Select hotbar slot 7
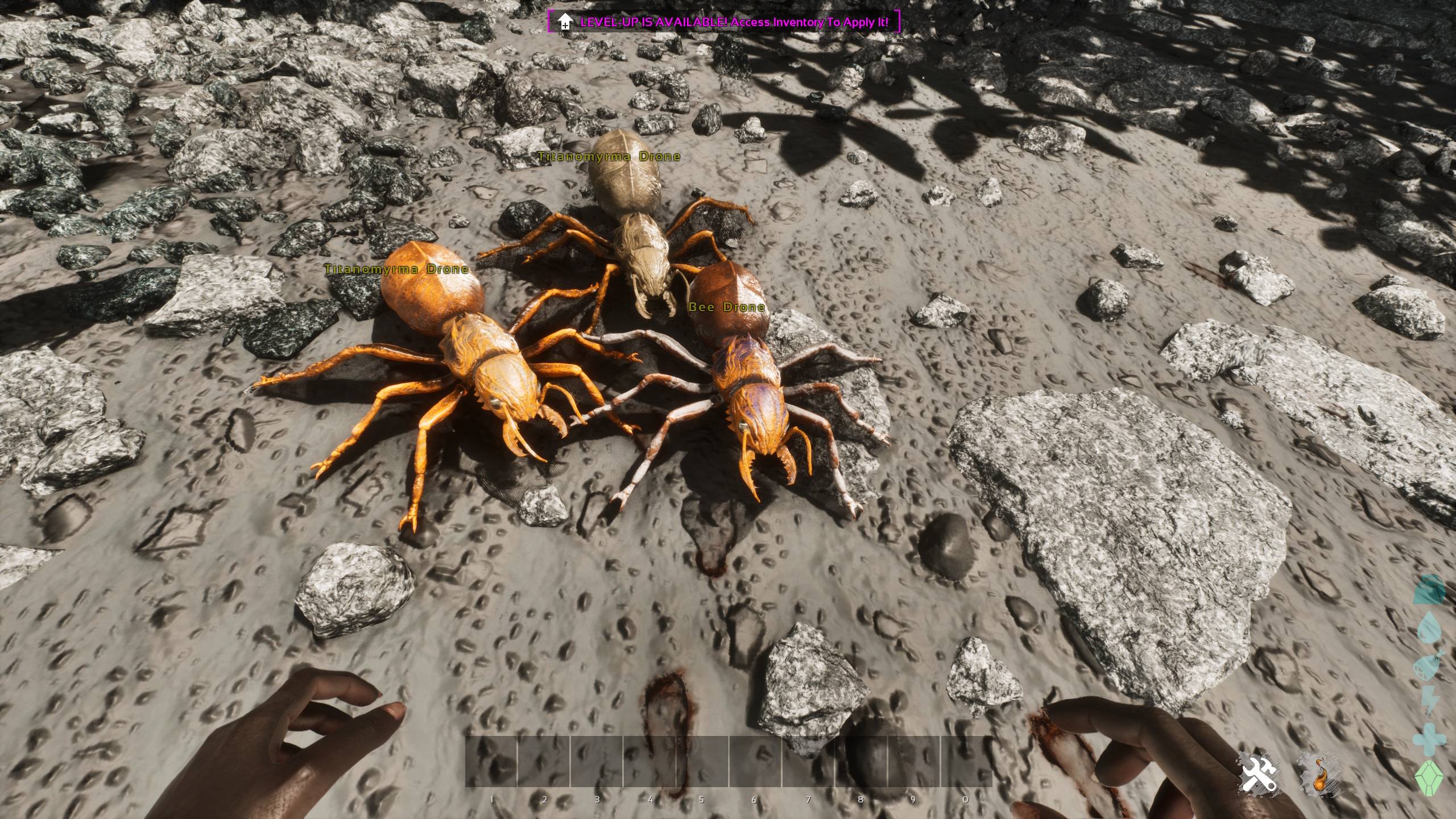Screen dimensions: 1456x819 (x=808, y=762)
